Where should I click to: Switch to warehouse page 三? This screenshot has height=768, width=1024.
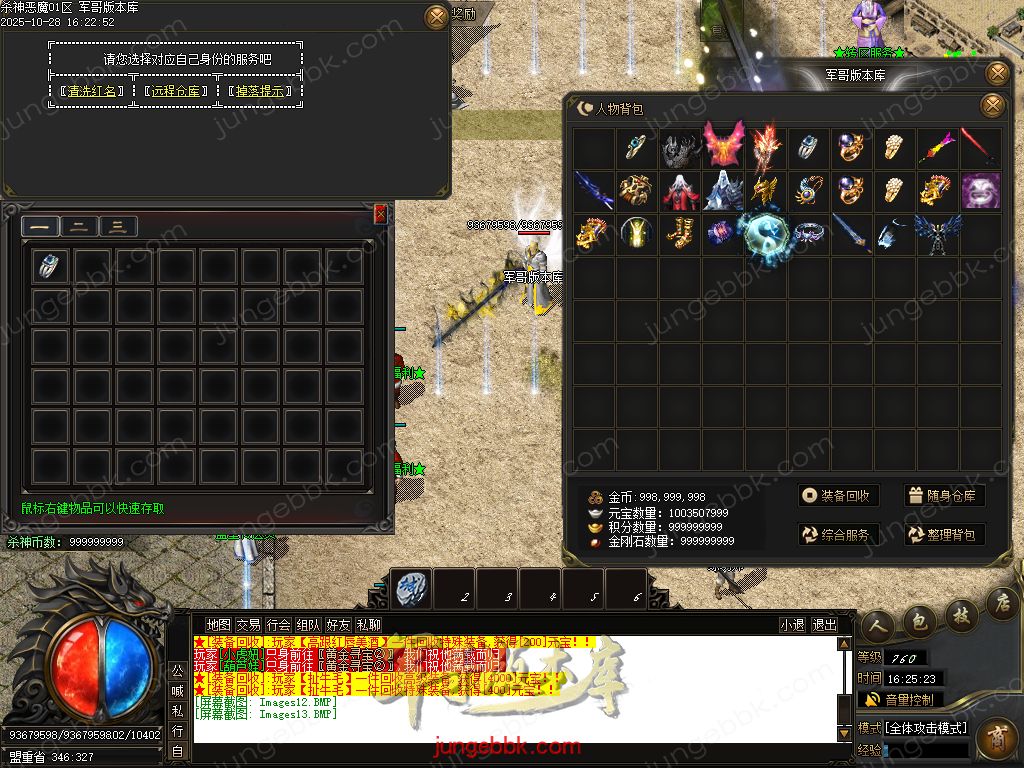tap(118, 226)
